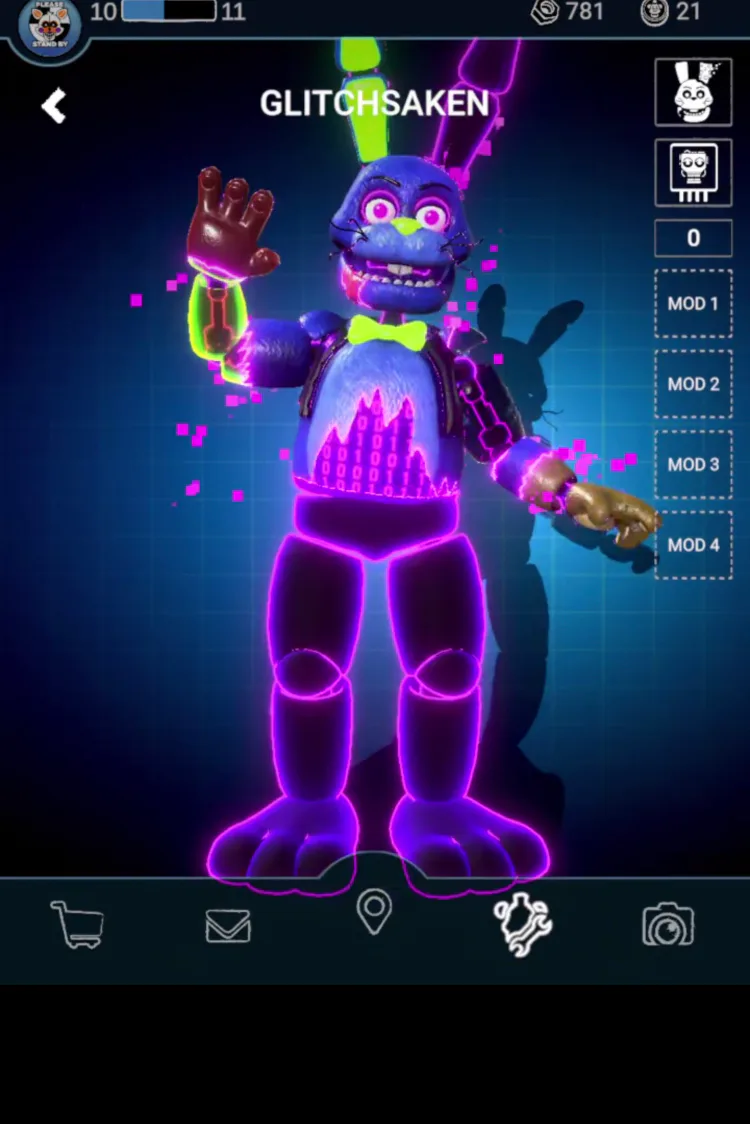Go back with the white arrow
The width and height of the screenshot is (750, 1124).
[x=54, y=106]
